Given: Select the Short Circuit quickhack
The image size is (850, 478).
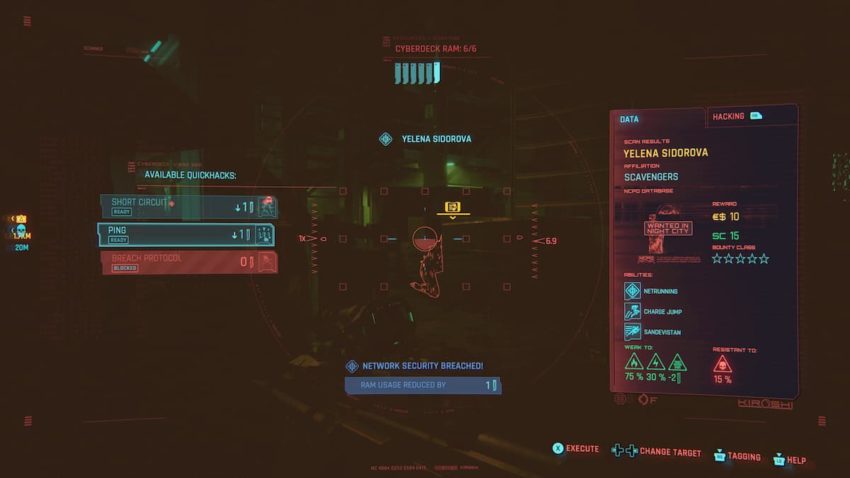Looking at the screenshot, I should point(187,206).
